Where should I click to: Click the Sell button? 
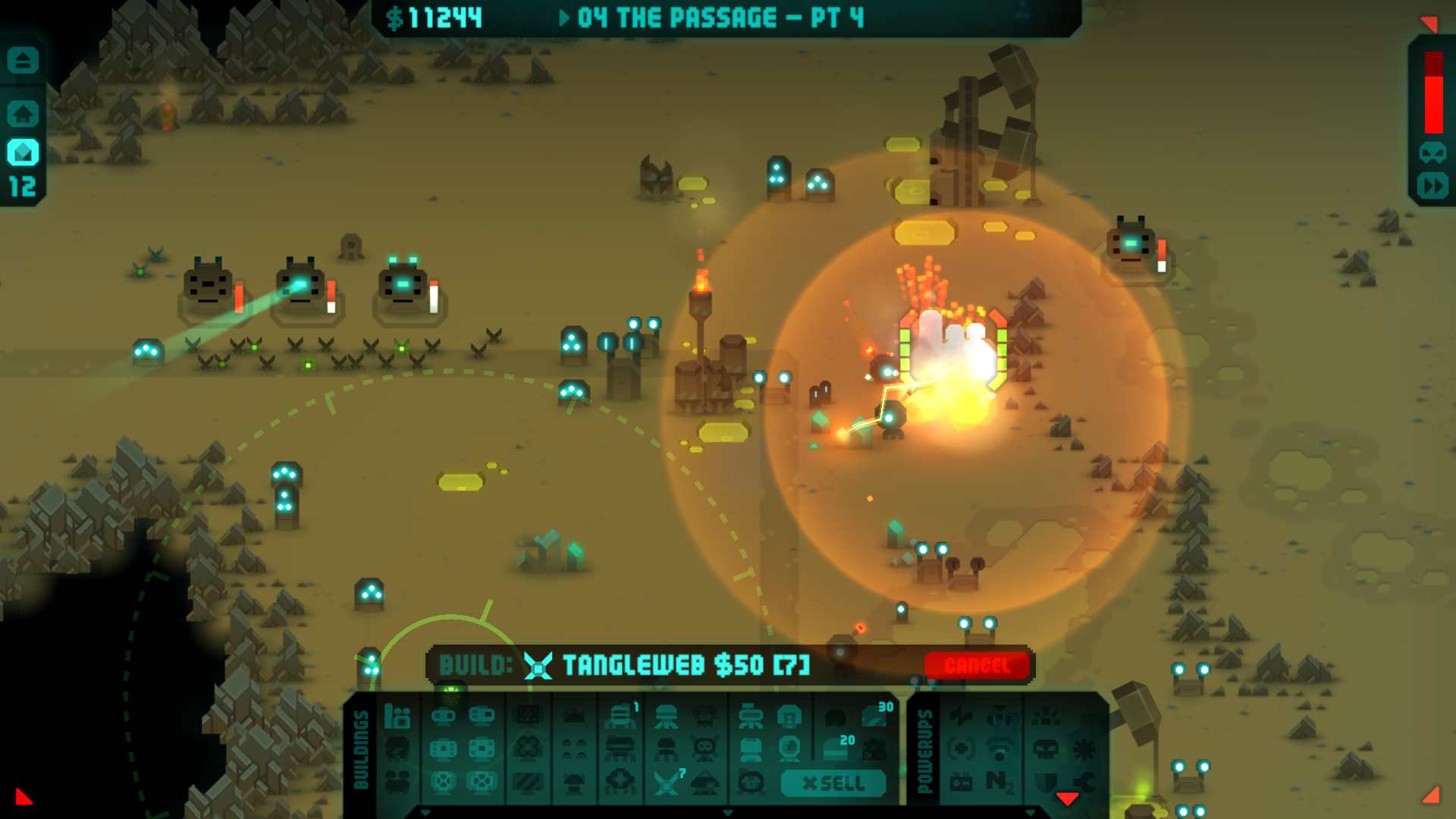tap(833, 783)
